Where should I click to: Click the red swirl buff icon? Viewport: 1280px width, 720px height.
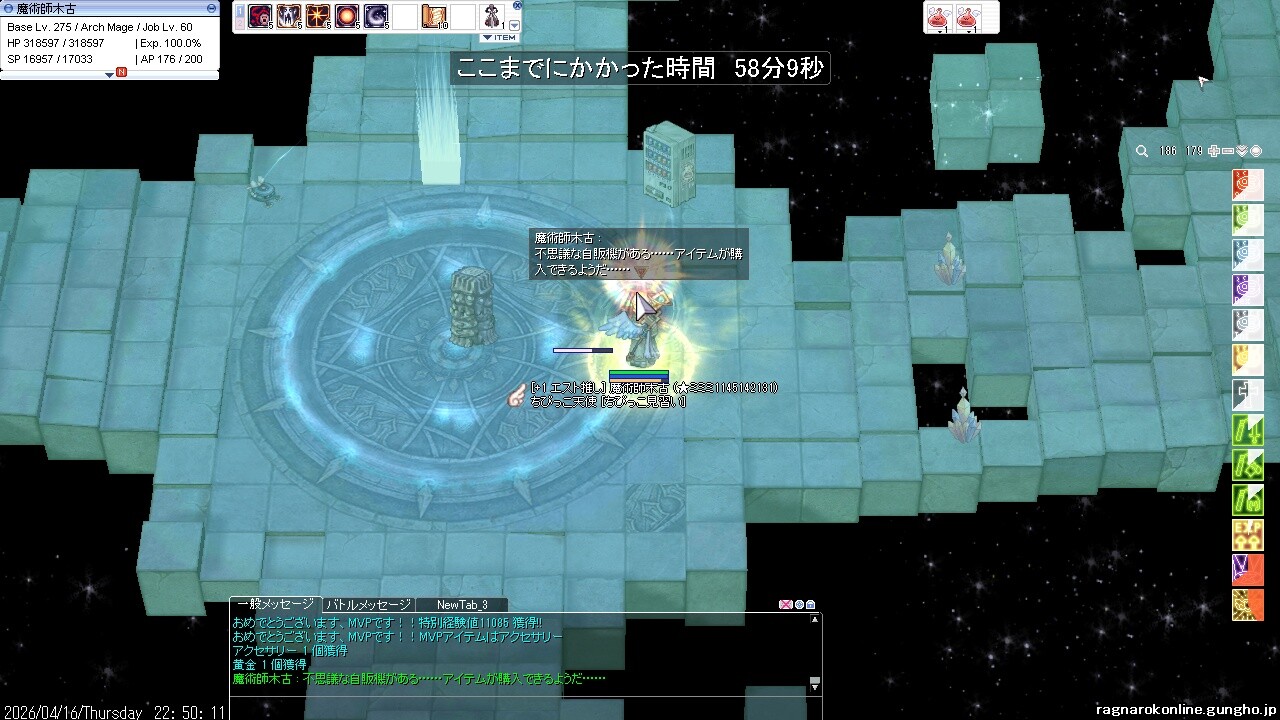point(1248,185)
